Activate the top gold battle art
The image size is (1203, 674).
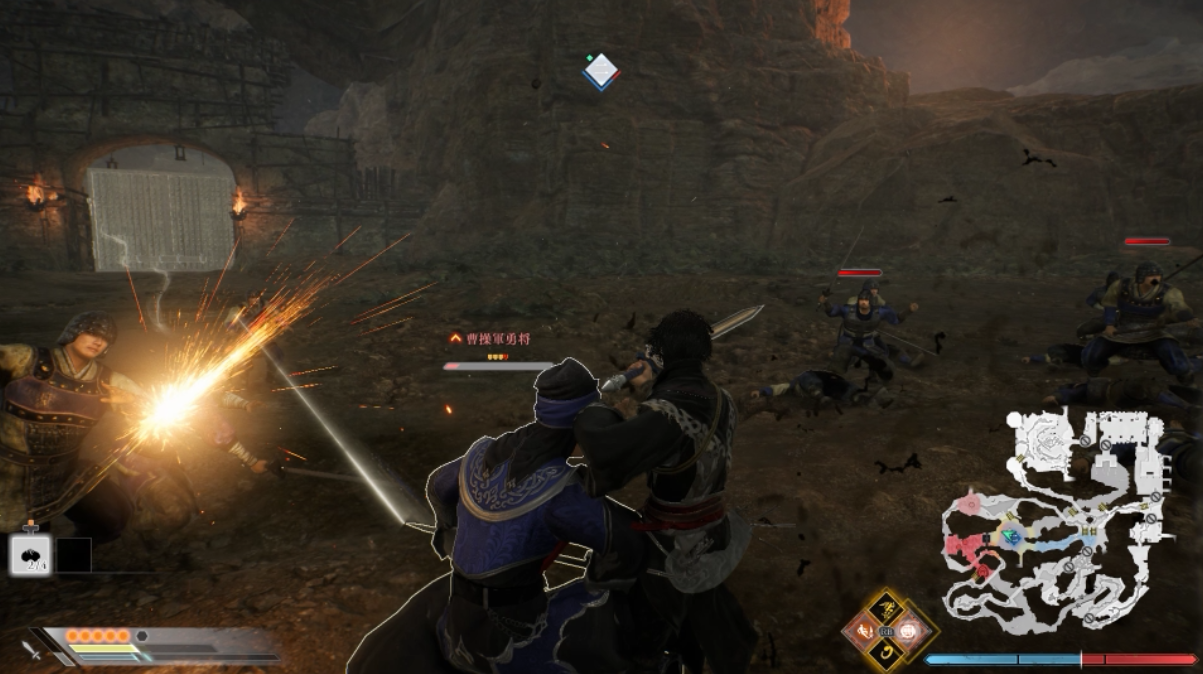(x=886, y=607)
